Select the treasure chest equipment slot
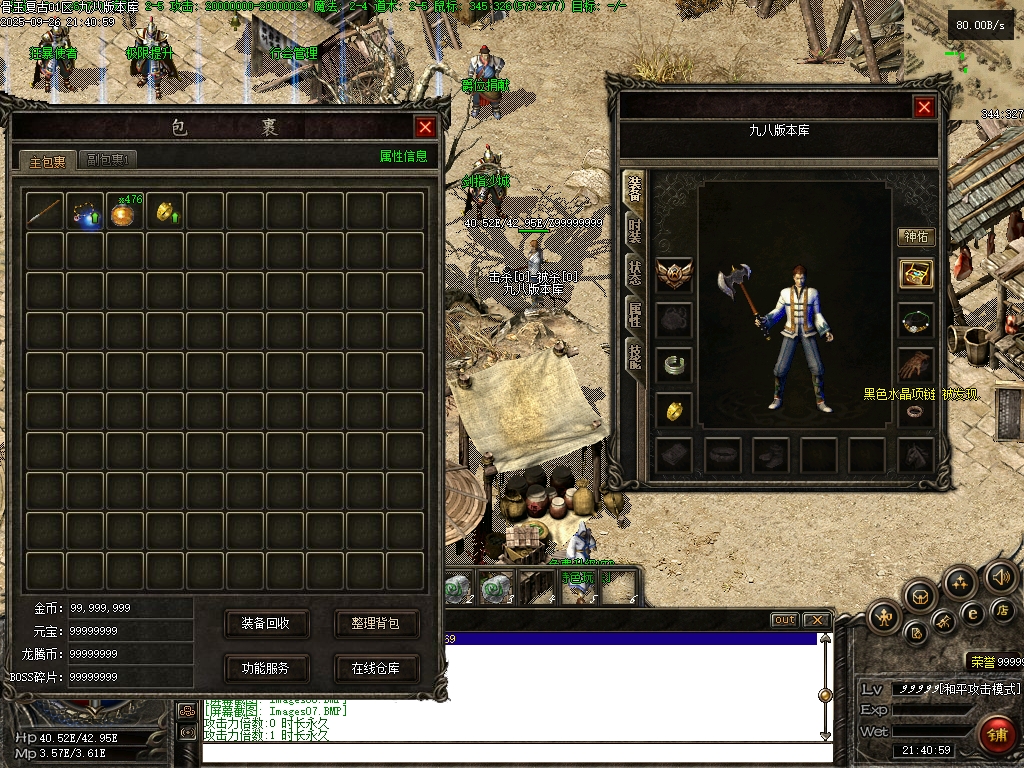 pos(916,274)
